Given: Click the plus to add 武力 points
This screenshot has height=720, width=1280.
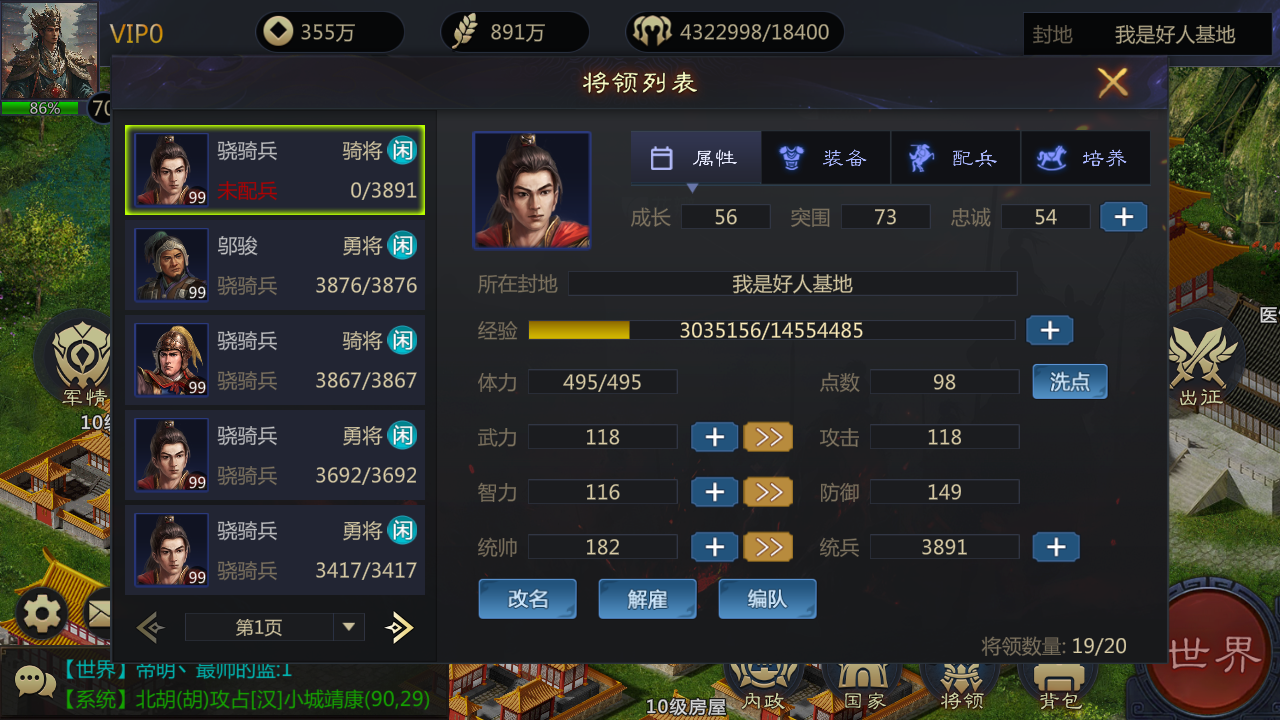Looking at the screenshot, I should tap(714, 437).
